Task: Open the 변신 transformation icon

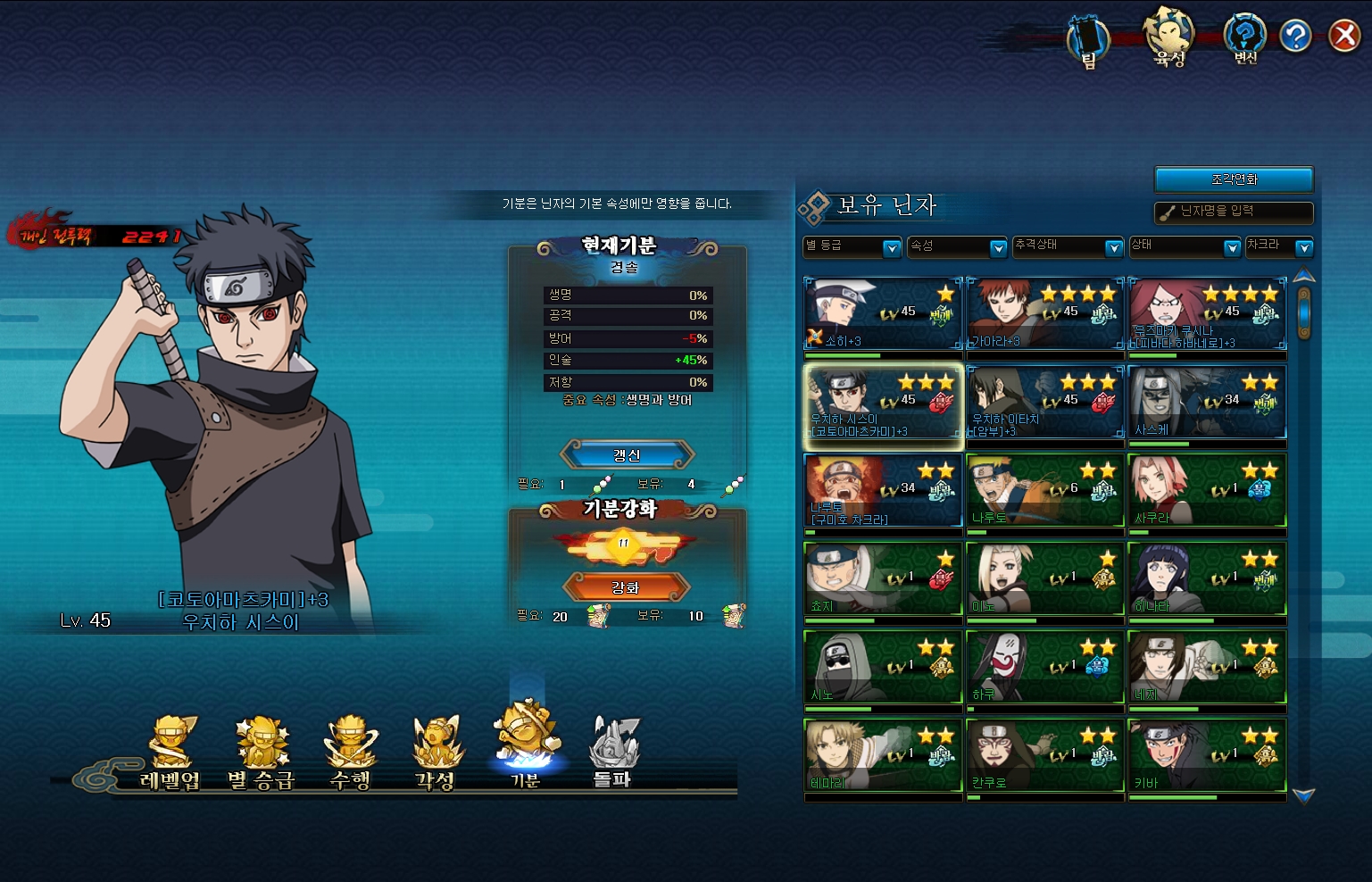Action: click(1245, 39)
